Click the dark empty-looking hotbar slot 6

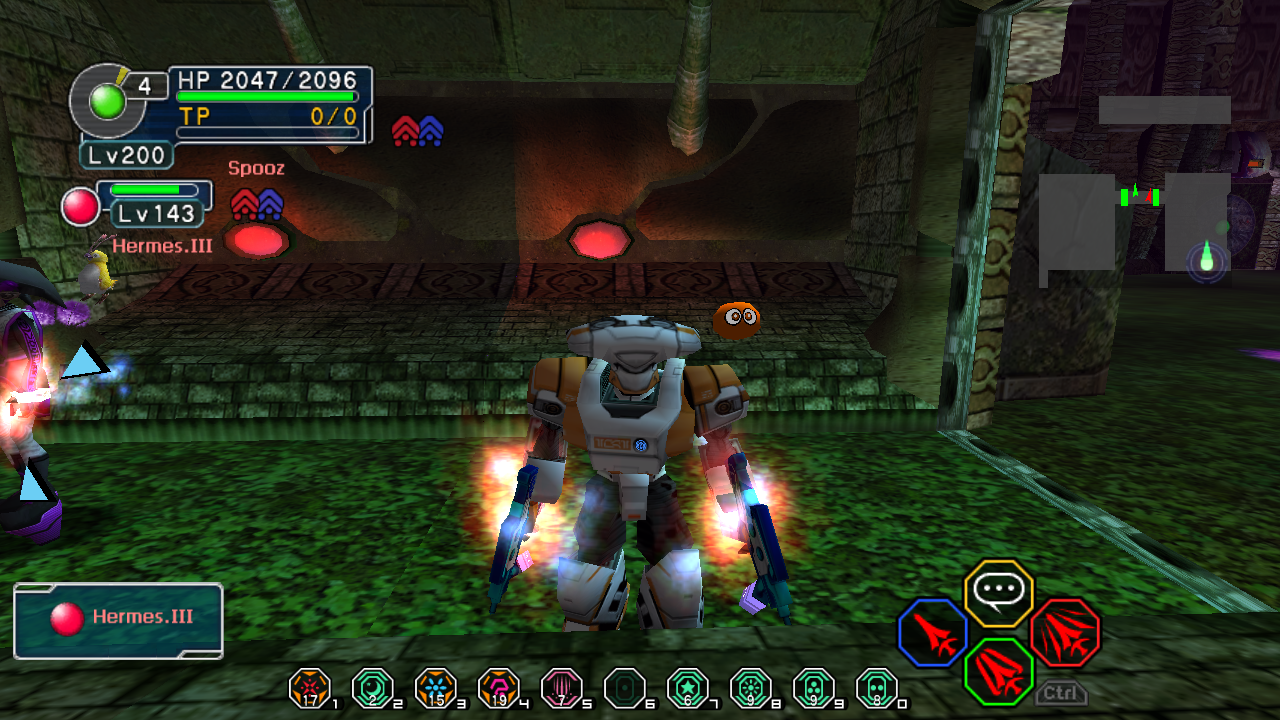point(624,687)
